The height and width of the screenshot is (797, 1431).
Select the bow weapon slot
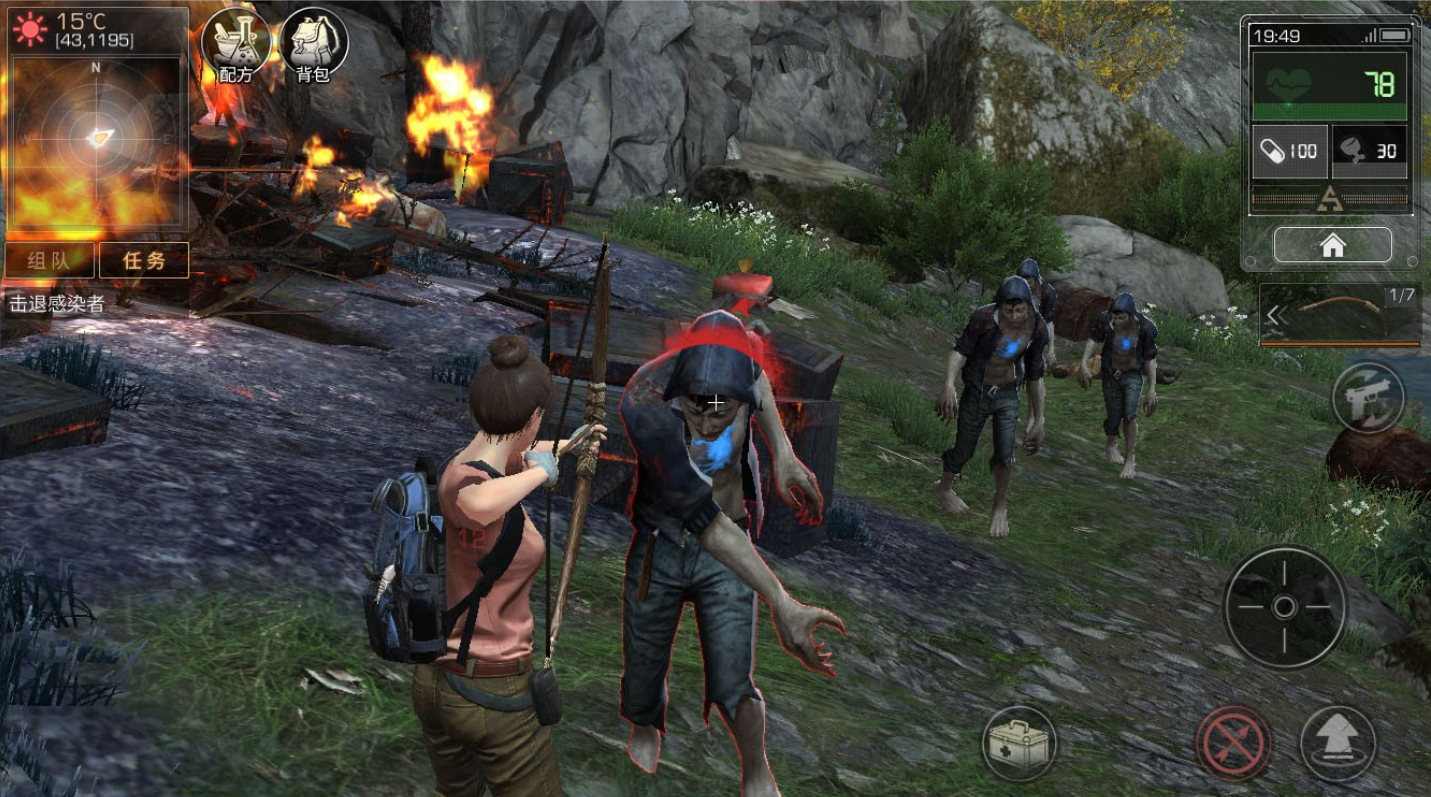(1340, 313)
